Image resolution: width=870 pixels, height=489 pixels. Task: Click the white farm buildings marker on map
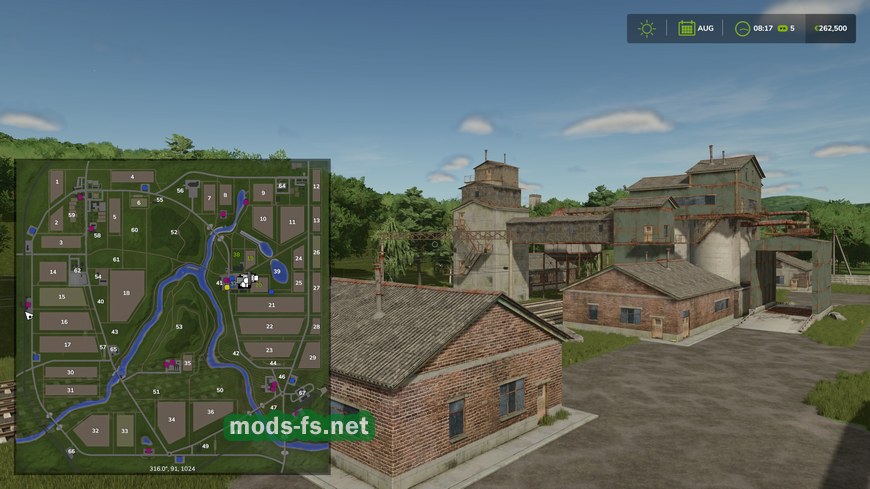[245, 281]
